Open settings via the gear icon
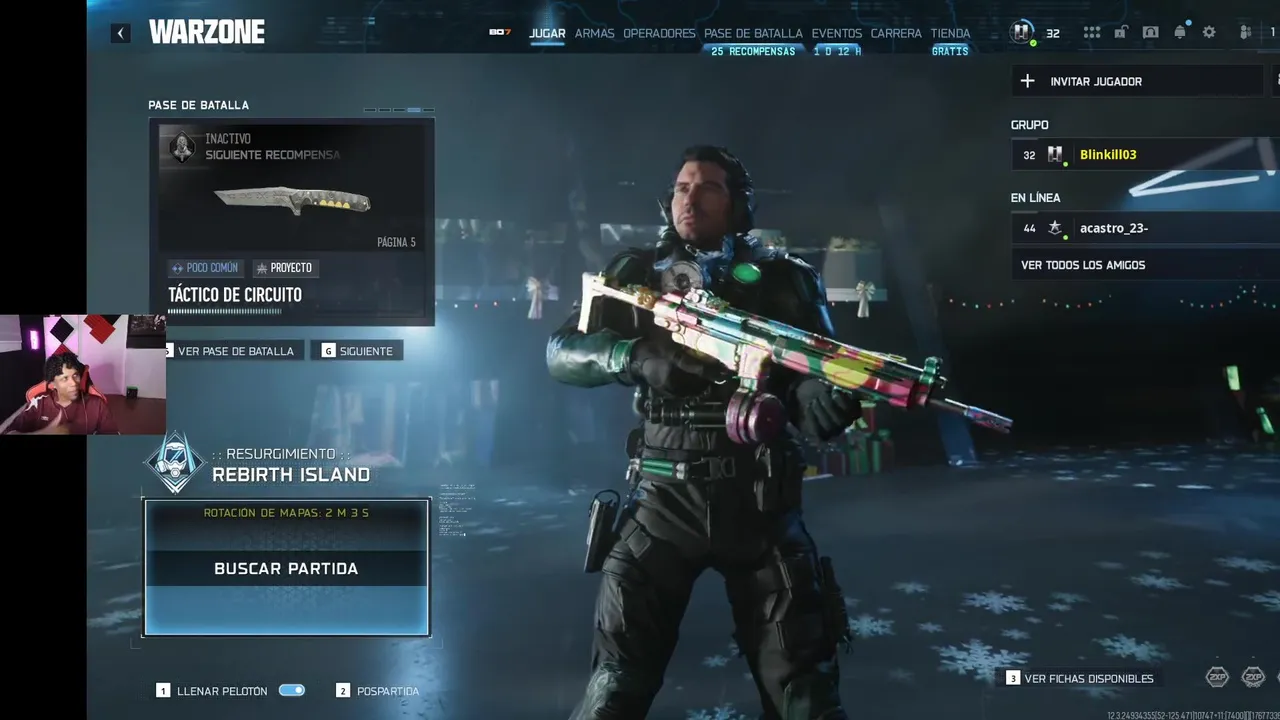1280x720 pixels. 1209,32
